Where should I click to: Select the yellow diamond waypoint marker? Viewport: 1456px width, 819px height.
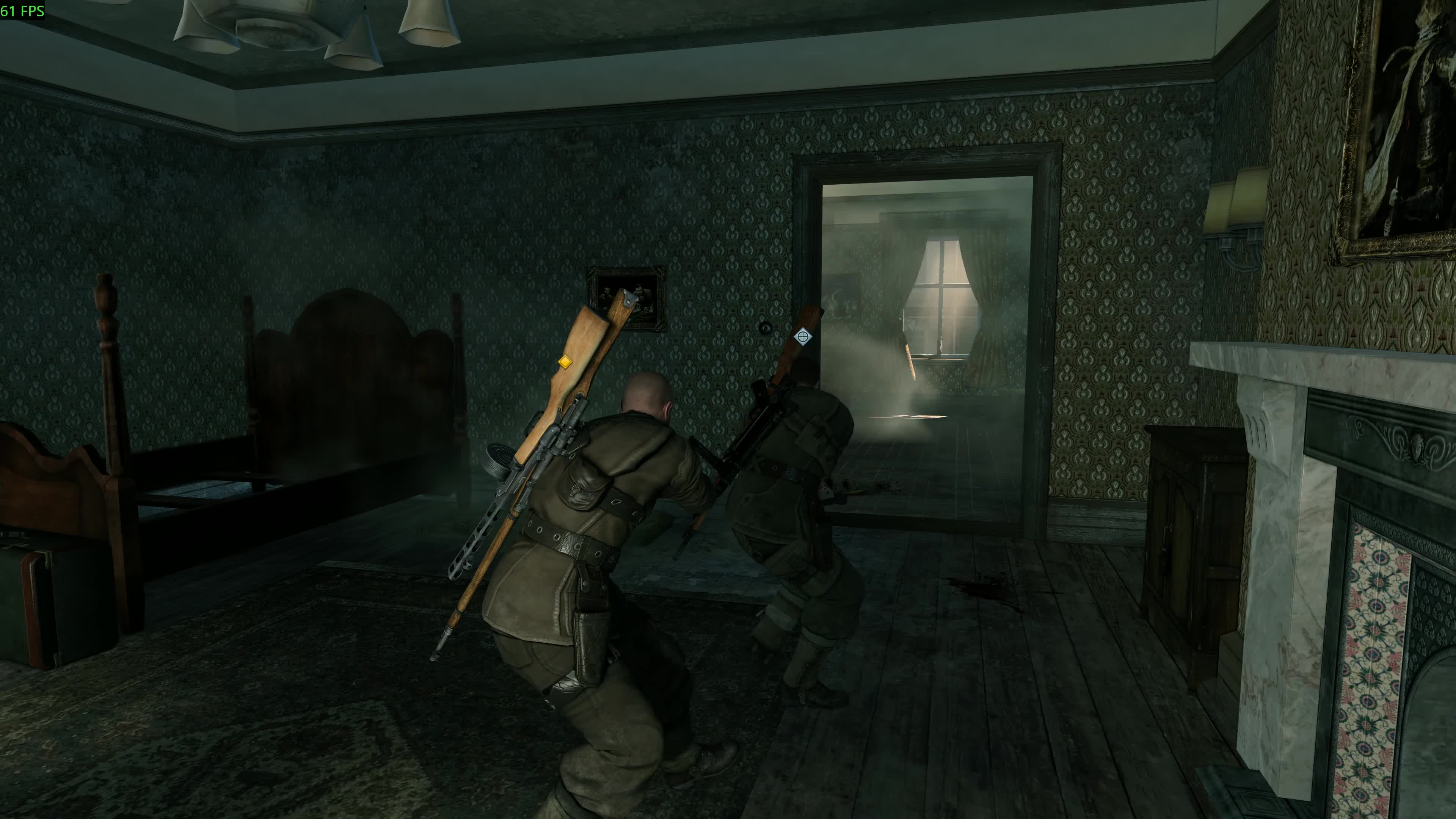click(565, 362)
